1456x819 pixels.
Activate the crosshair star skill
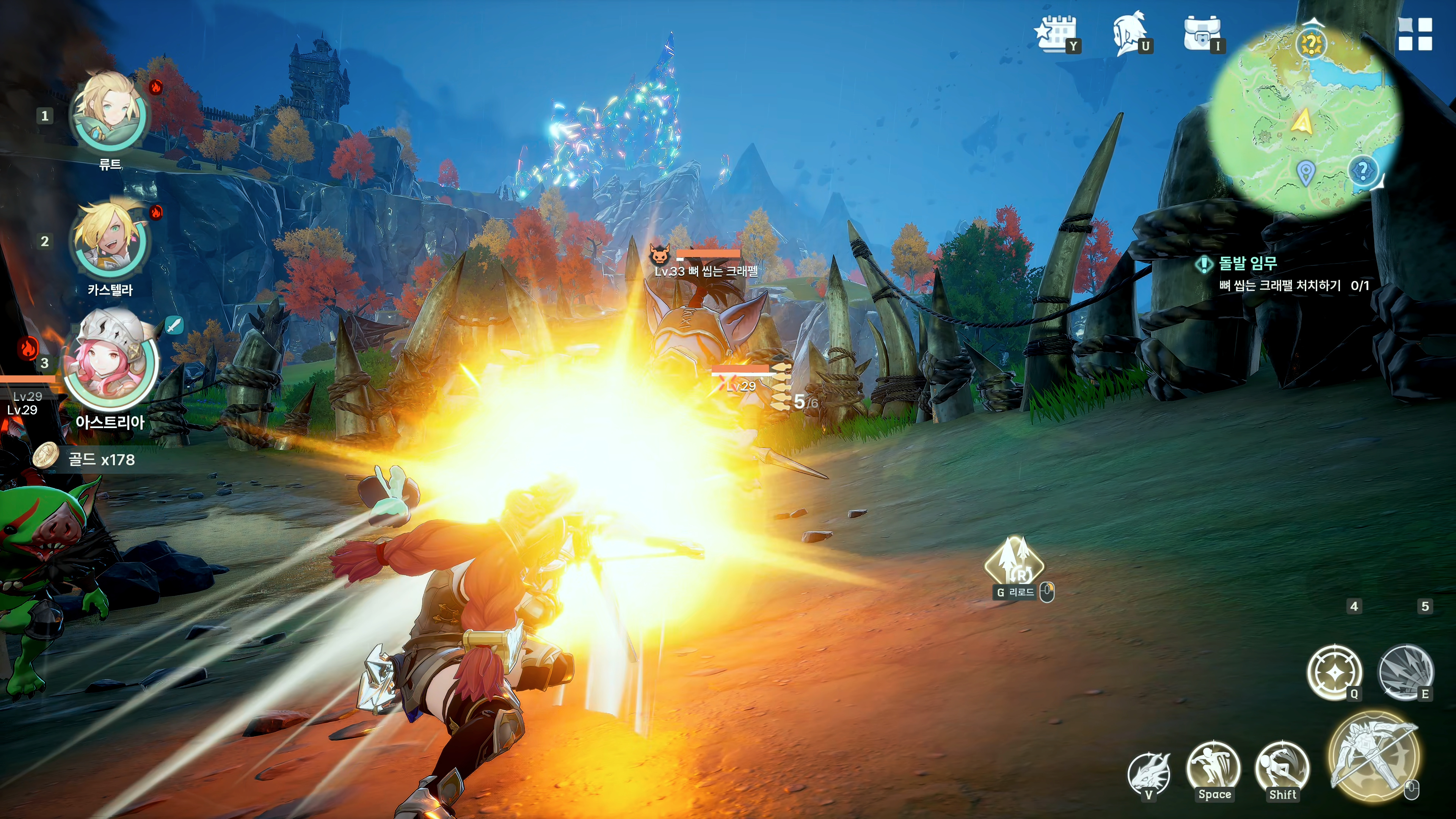coord(1334,672)
